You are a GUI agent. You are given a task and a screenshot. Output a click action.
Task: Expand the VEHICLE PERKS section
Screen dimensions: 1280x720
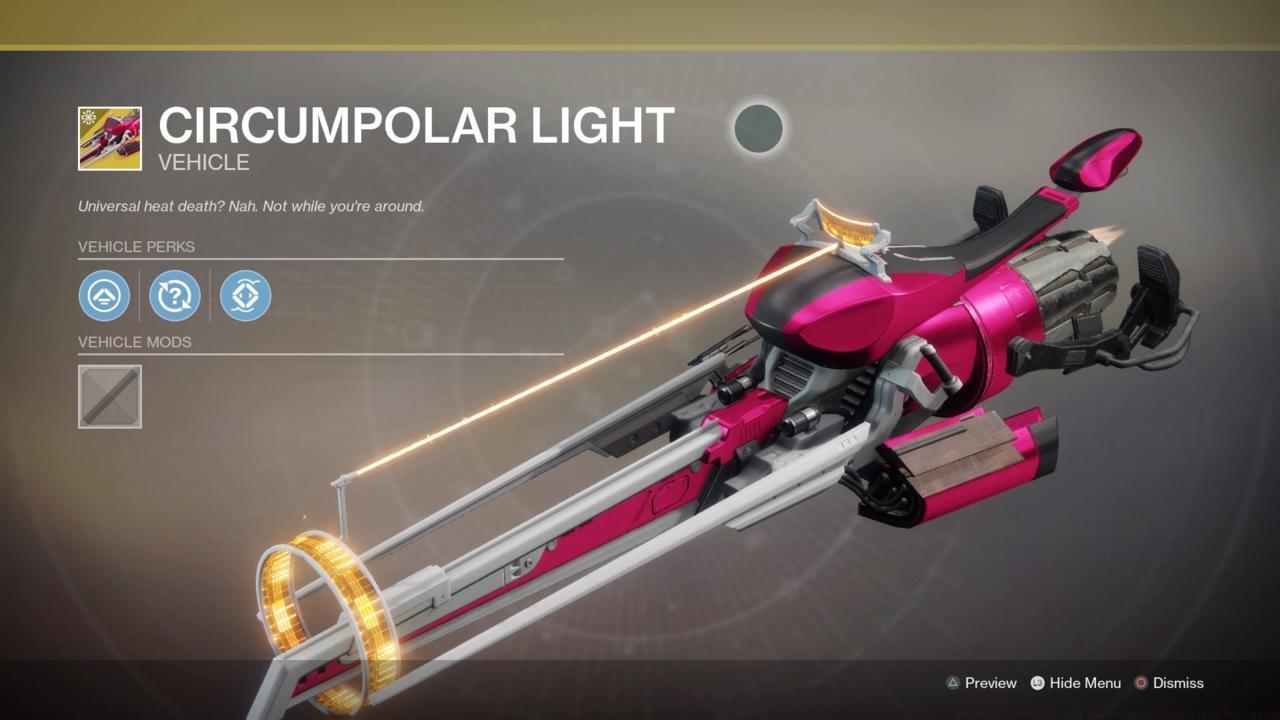click(x=137, y=246)
